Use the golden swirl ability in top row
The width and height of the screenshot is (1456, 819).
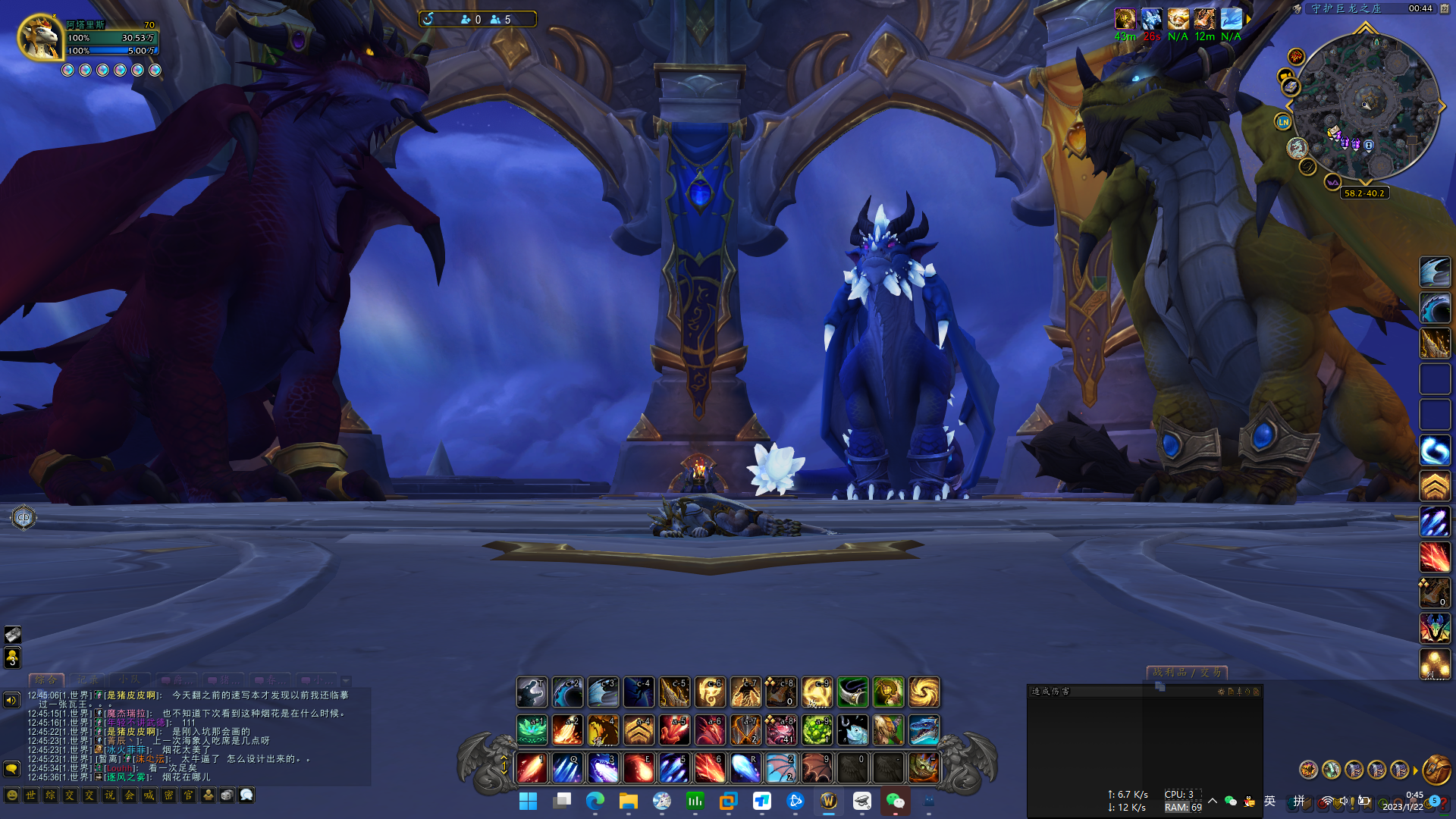924,692
